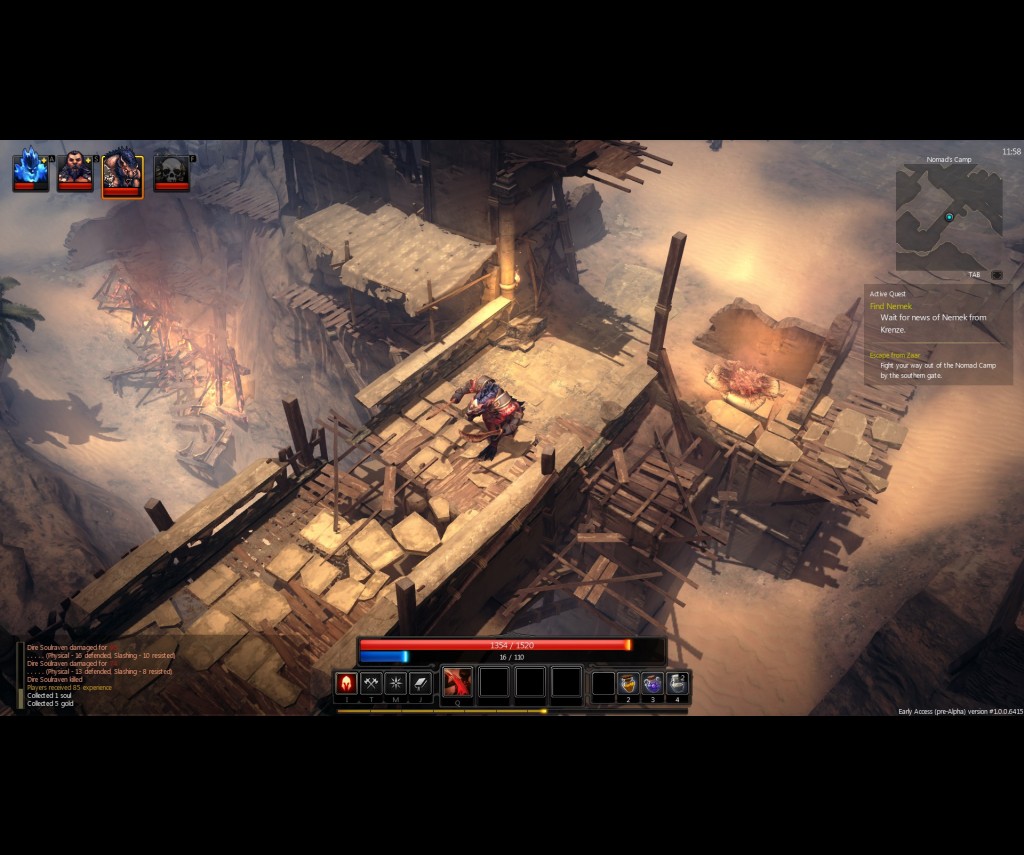Open the starburst menu icon
Screen dimensions: 1024x855
(x=396, y=683)
